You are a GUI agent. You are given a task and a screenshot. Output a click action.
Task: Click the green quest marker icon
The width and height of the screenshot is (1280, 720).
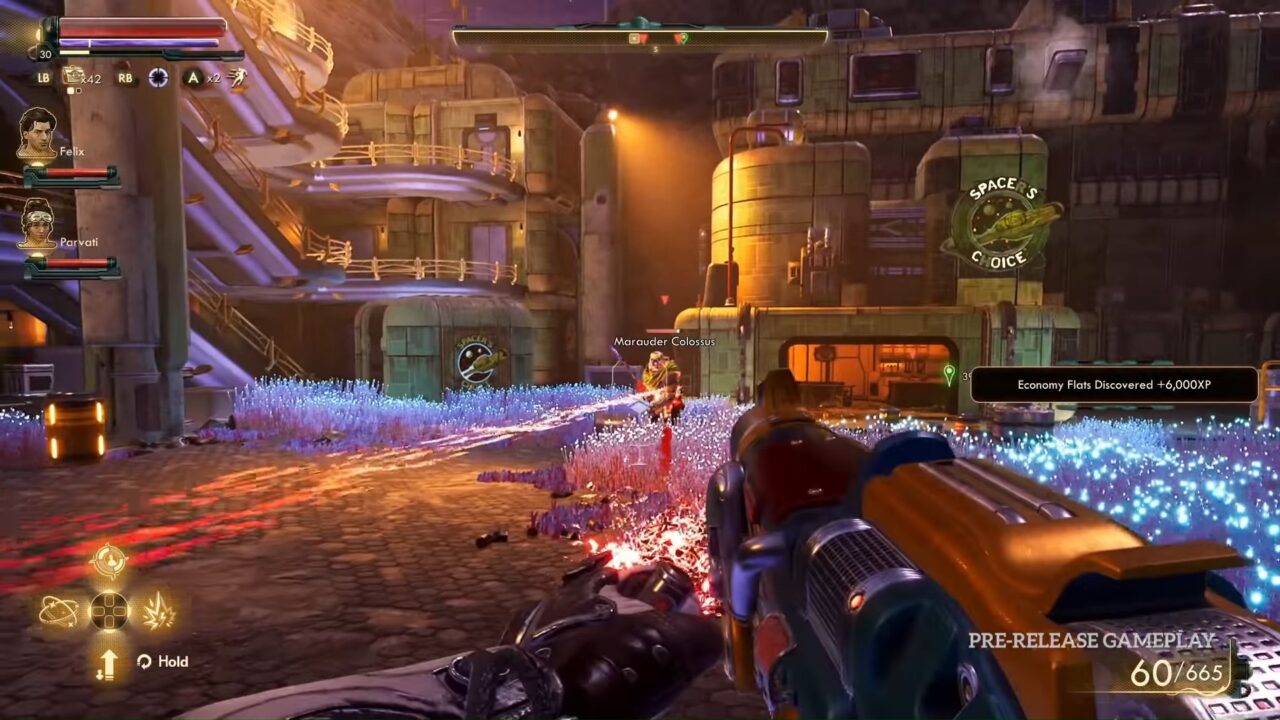pyautogui.click(x=949, y=374)
